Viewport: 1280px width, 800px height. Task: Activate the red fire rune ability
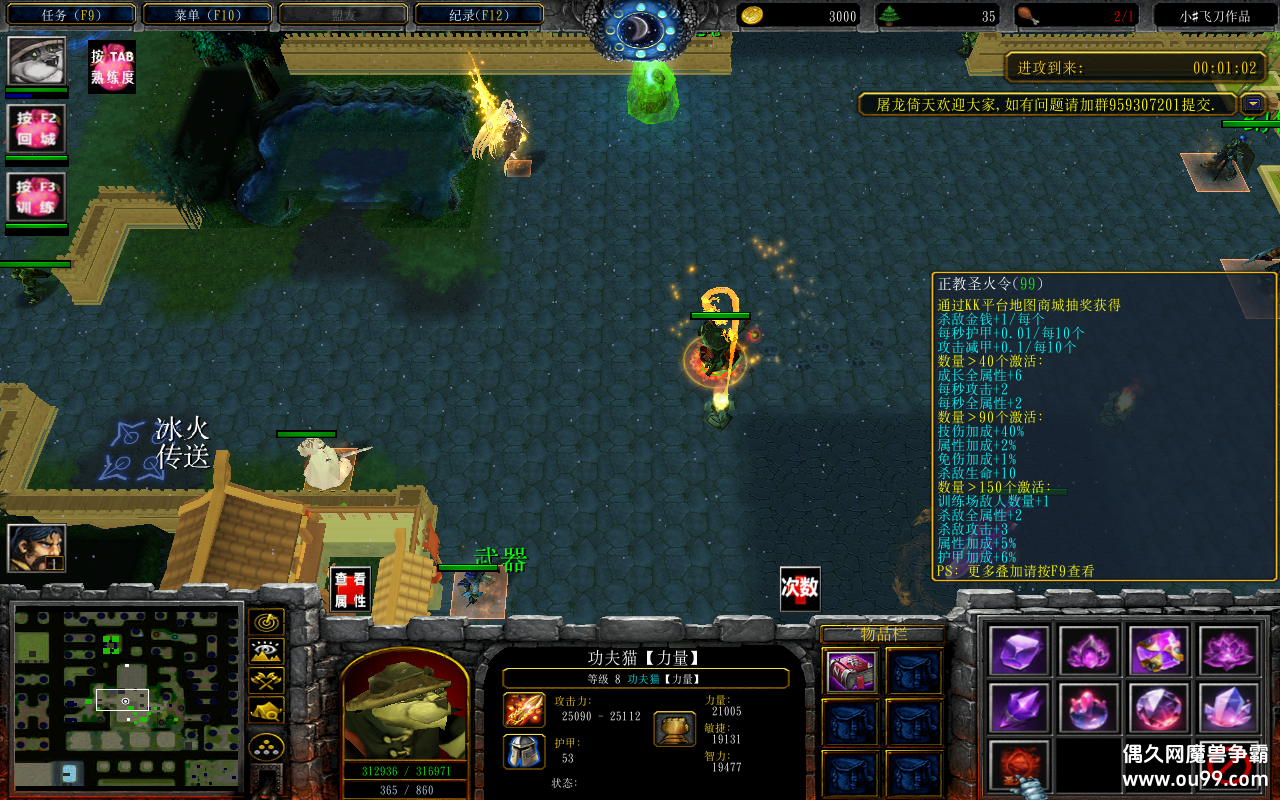click(1019, 767)
